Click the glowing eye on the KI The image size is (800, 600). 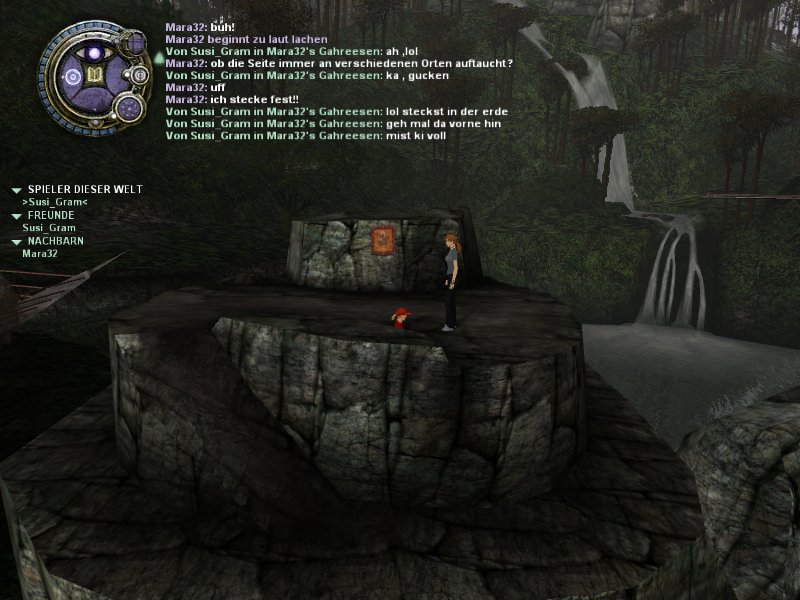pos(95,52)
